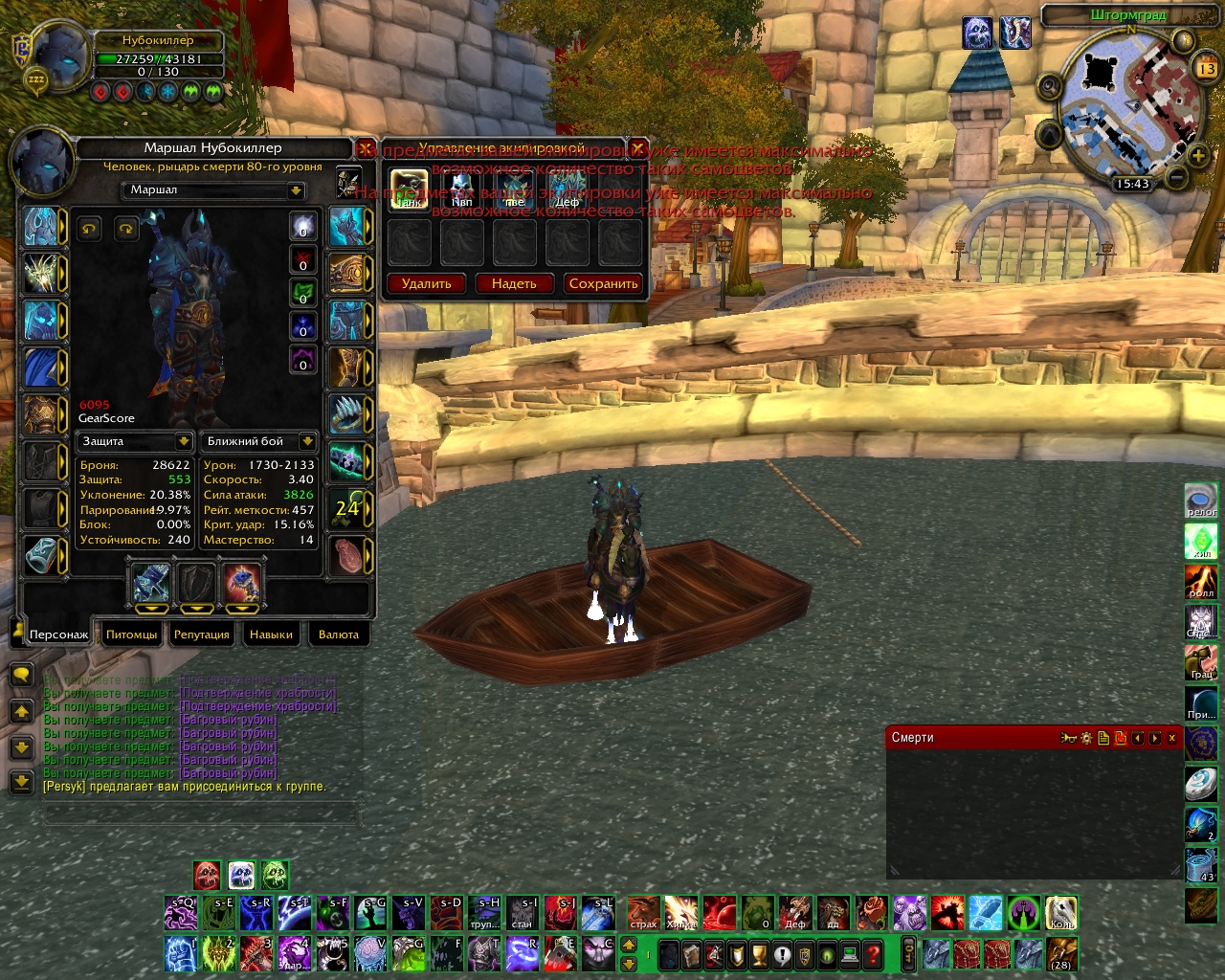Close the Смерти window
The height and width of the screenshot is (980, 1225).
(x=1172, y=738)
